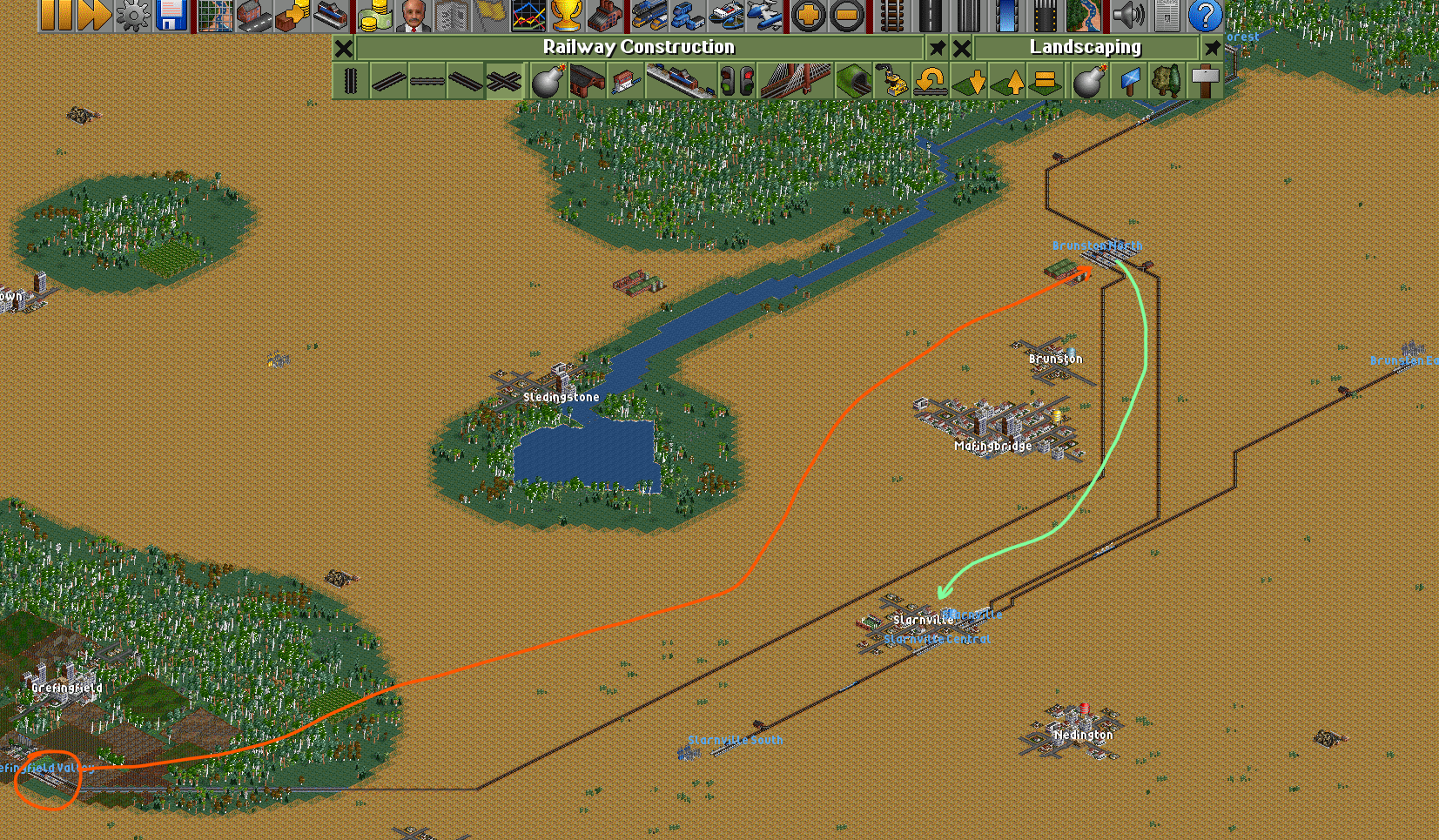Select the plant trees tool in Landscaping
The height and width of the screenshot is (840, 1439).
coord(1167,82)
